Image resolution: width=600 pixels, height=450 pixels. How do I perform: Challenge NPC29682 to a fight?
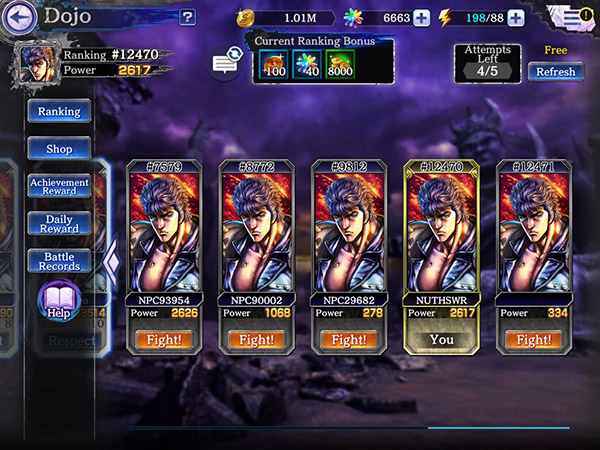pos(349,340)
